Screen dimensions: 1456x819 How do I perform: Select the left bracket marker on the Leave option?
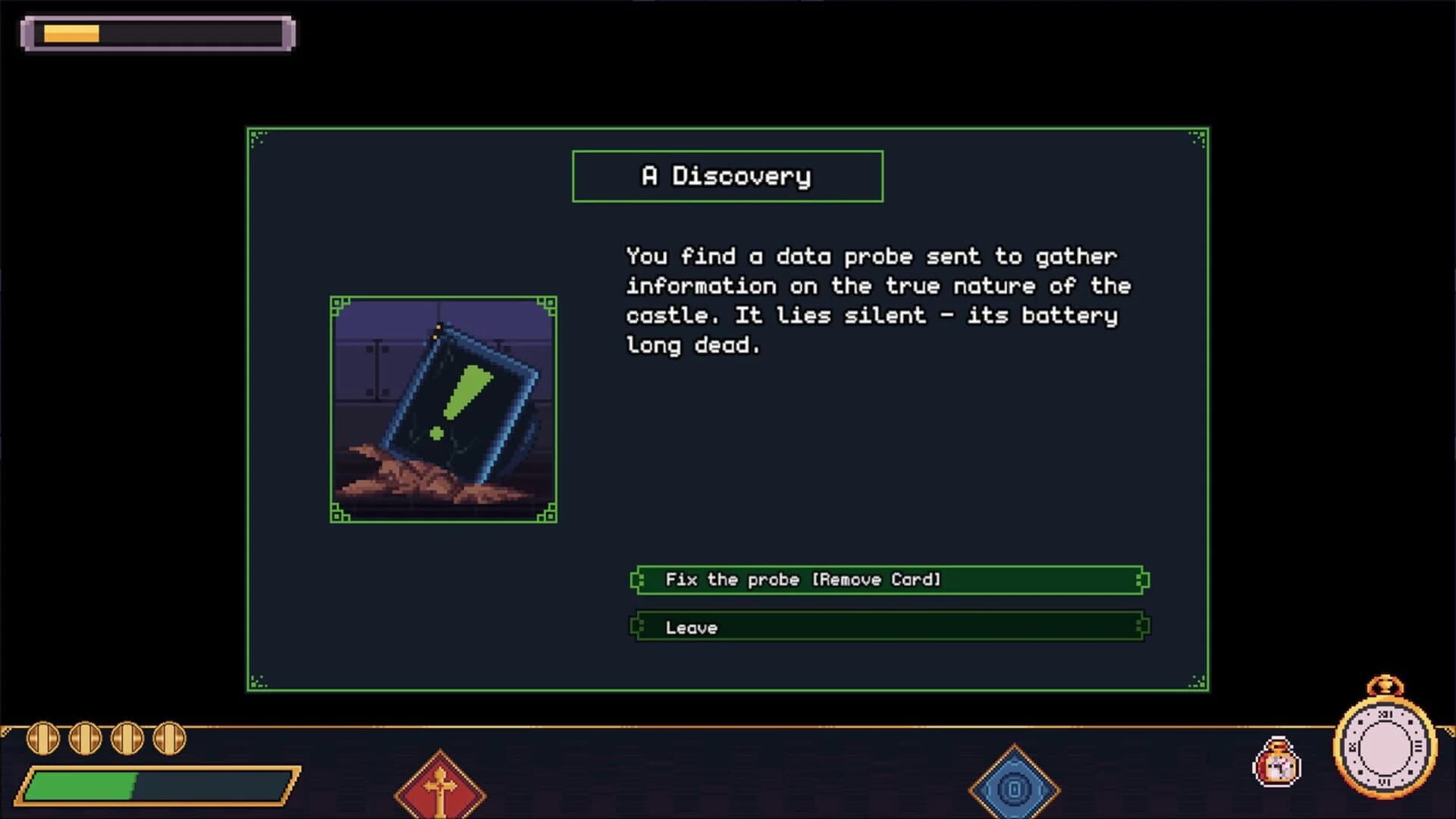coord(637,627)
